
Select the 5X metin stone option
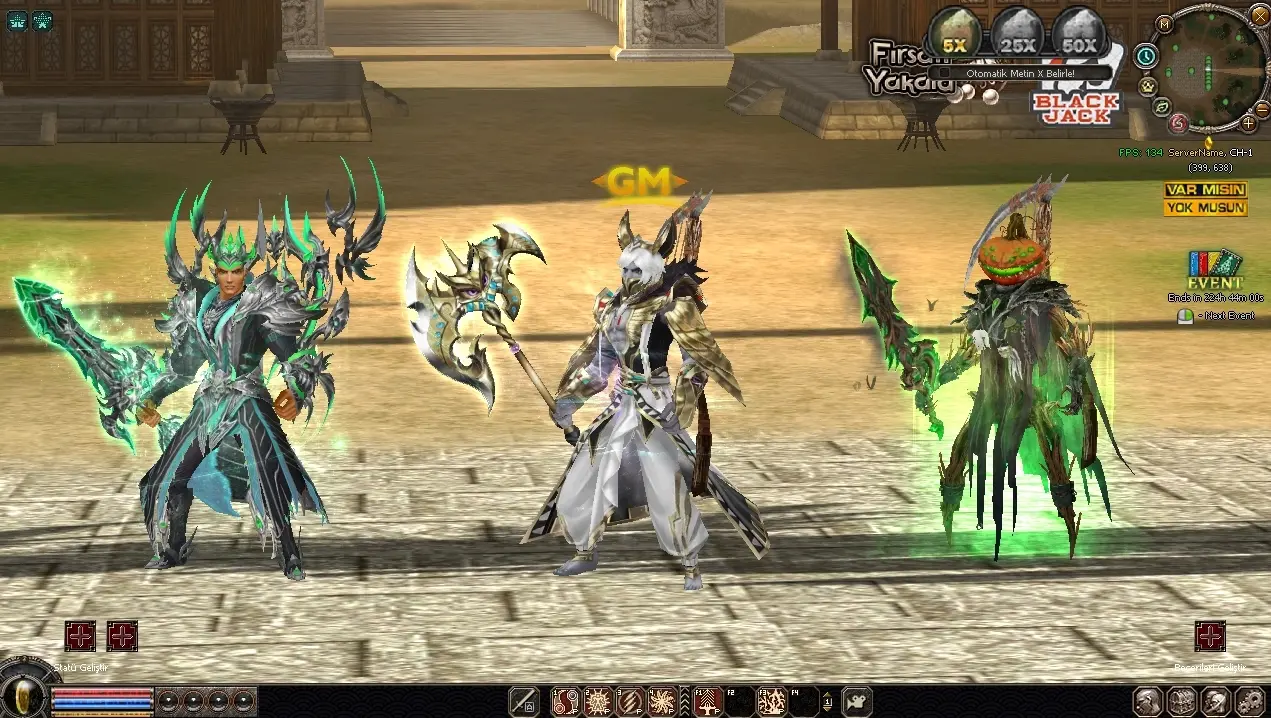pyautogui.click(x=954, y=34)
